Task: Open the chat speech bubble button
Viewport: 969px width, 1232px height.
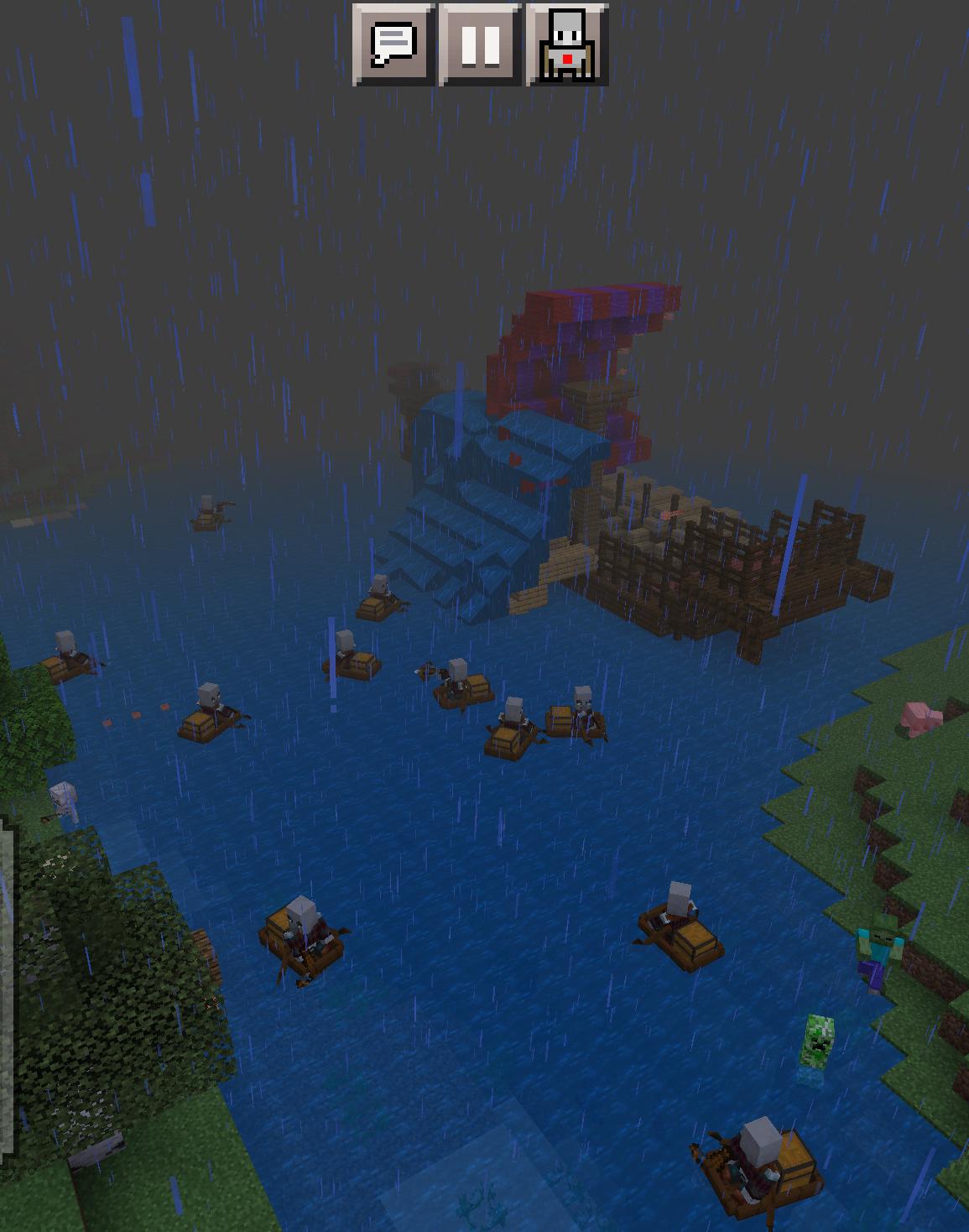Action: [x=393, y=44]
